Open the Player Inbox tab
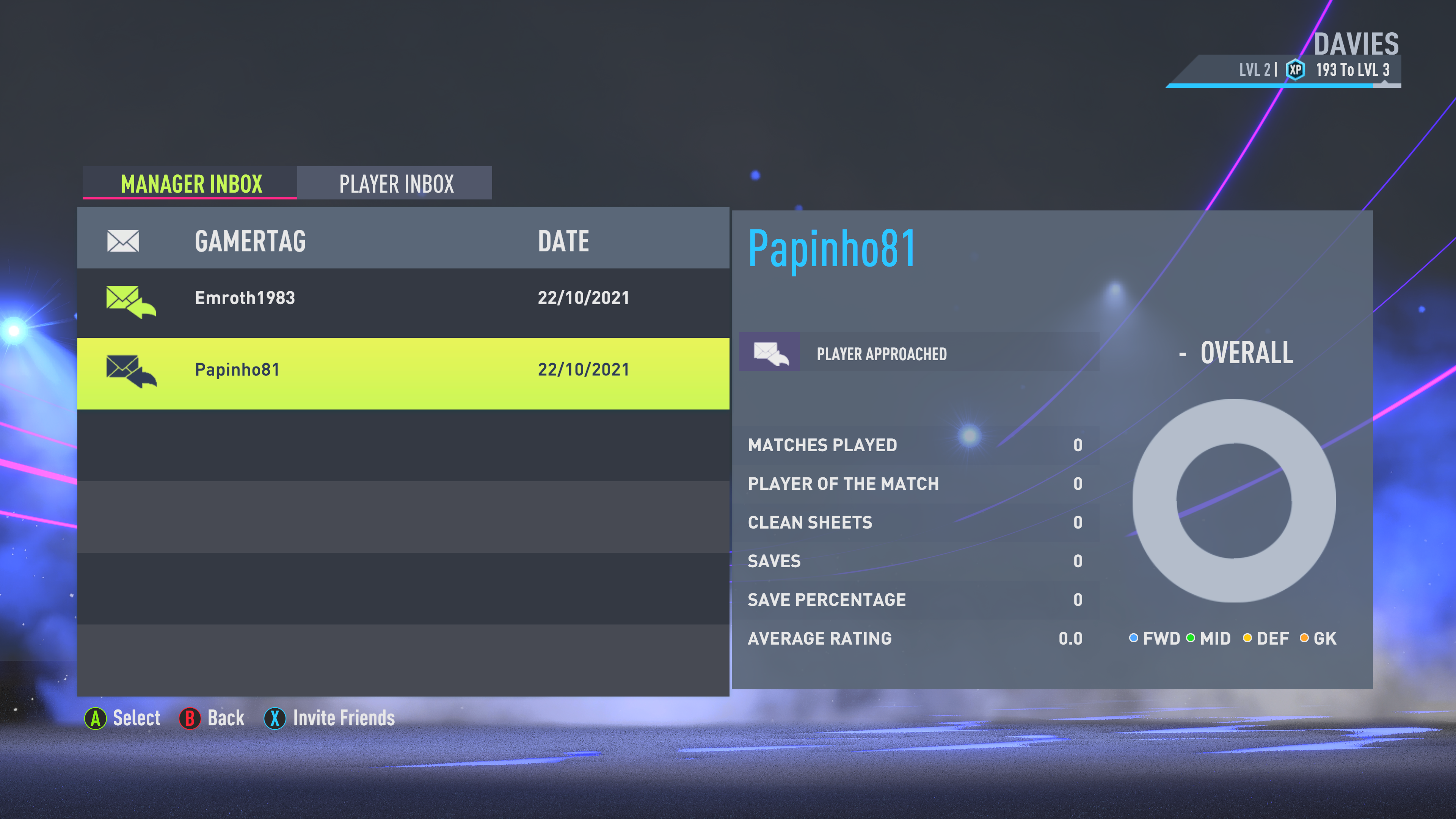 click(x=395, y=184)
